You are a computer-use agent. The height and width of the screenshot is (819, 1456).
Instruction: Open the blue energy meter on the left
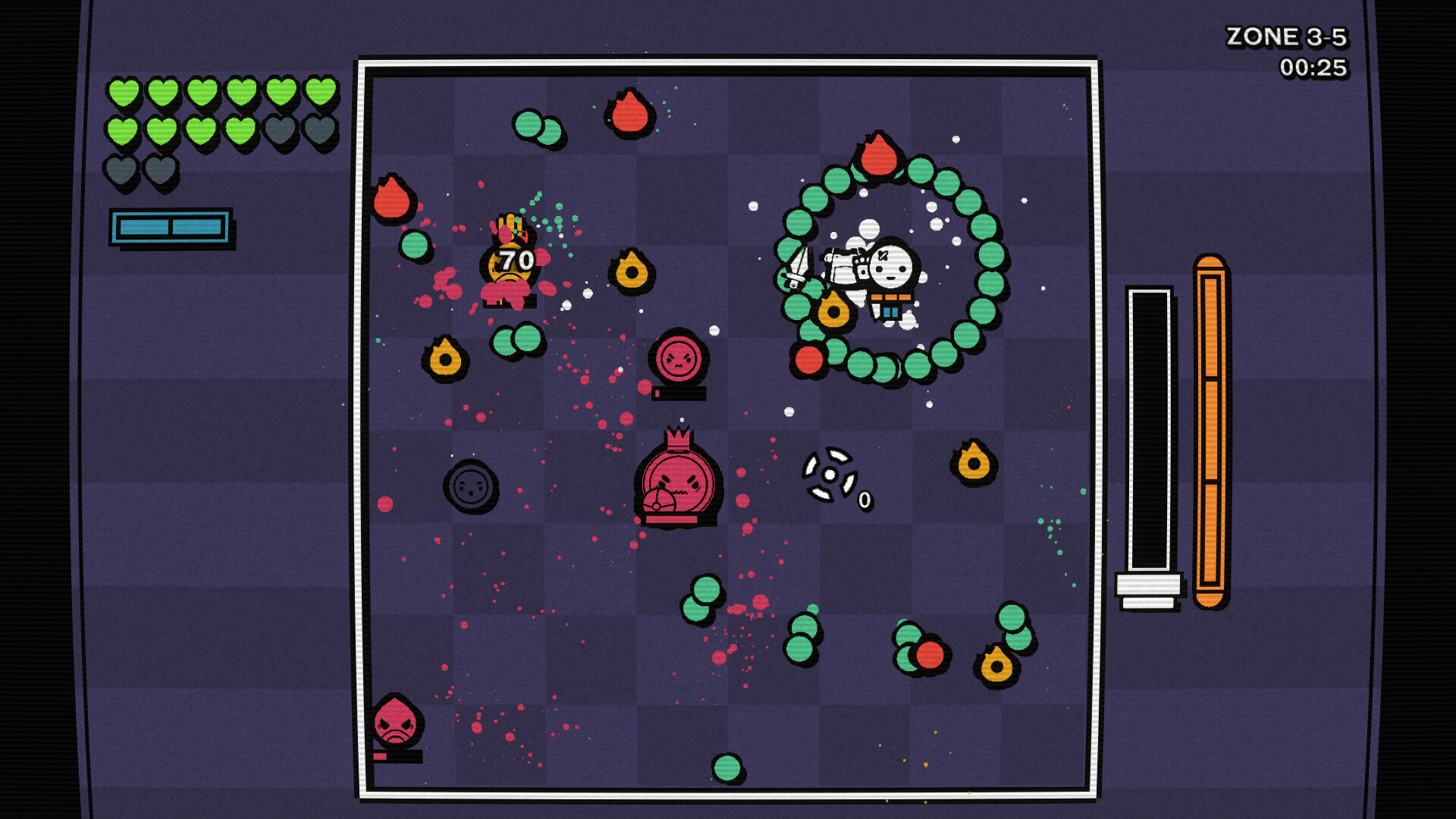click(x=171, y=224)
